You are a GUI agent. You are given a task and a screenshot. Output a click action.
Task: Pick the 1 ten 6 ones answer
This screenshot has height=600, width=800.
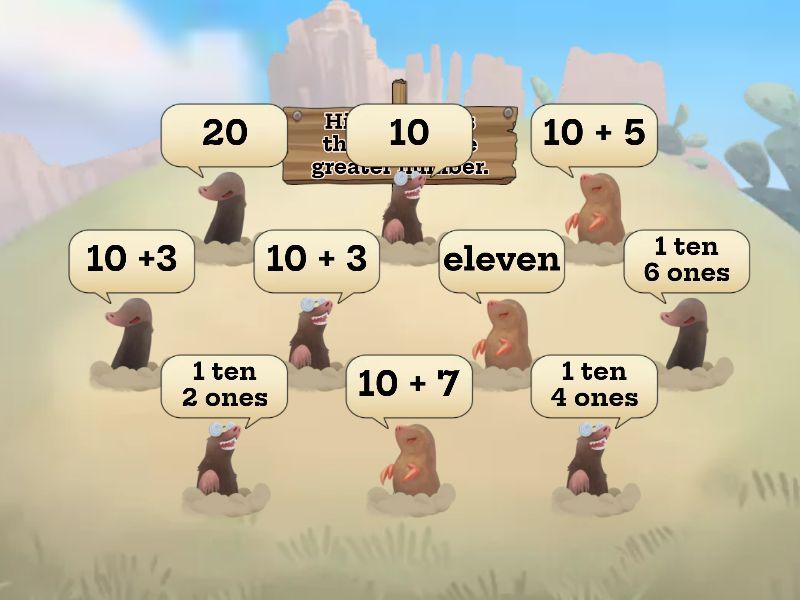pyautogui.click(x=686, y=260)
